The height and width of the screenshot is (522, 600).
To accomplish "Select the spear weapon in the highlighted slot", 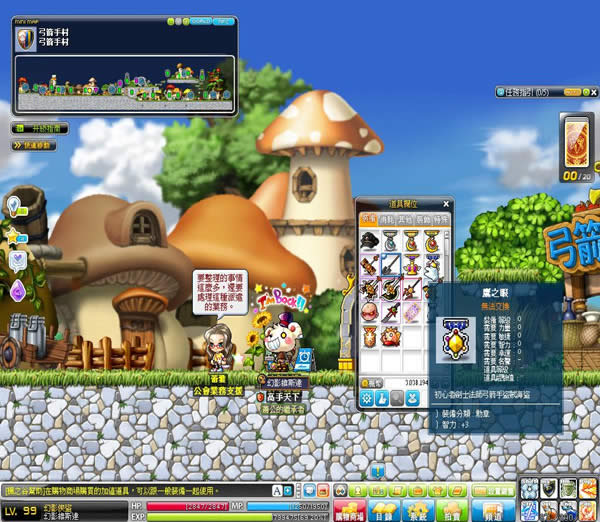I will coord(391,264).
